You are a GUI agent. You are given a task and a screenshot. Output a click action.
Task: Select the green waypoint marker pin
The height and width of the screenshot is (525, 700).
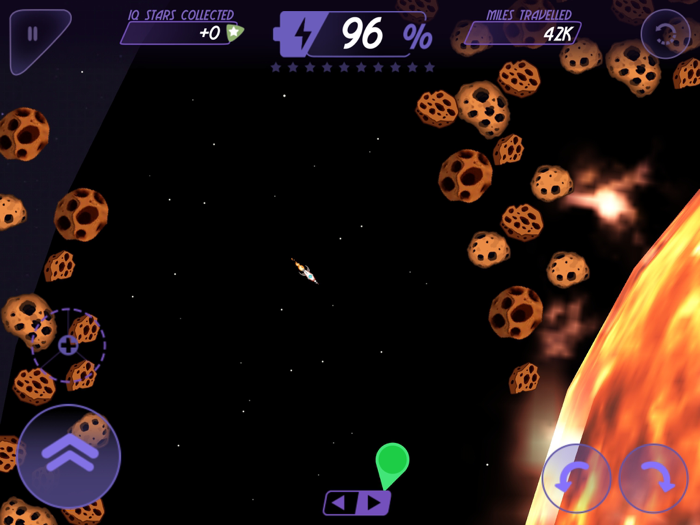click(392, 462)
